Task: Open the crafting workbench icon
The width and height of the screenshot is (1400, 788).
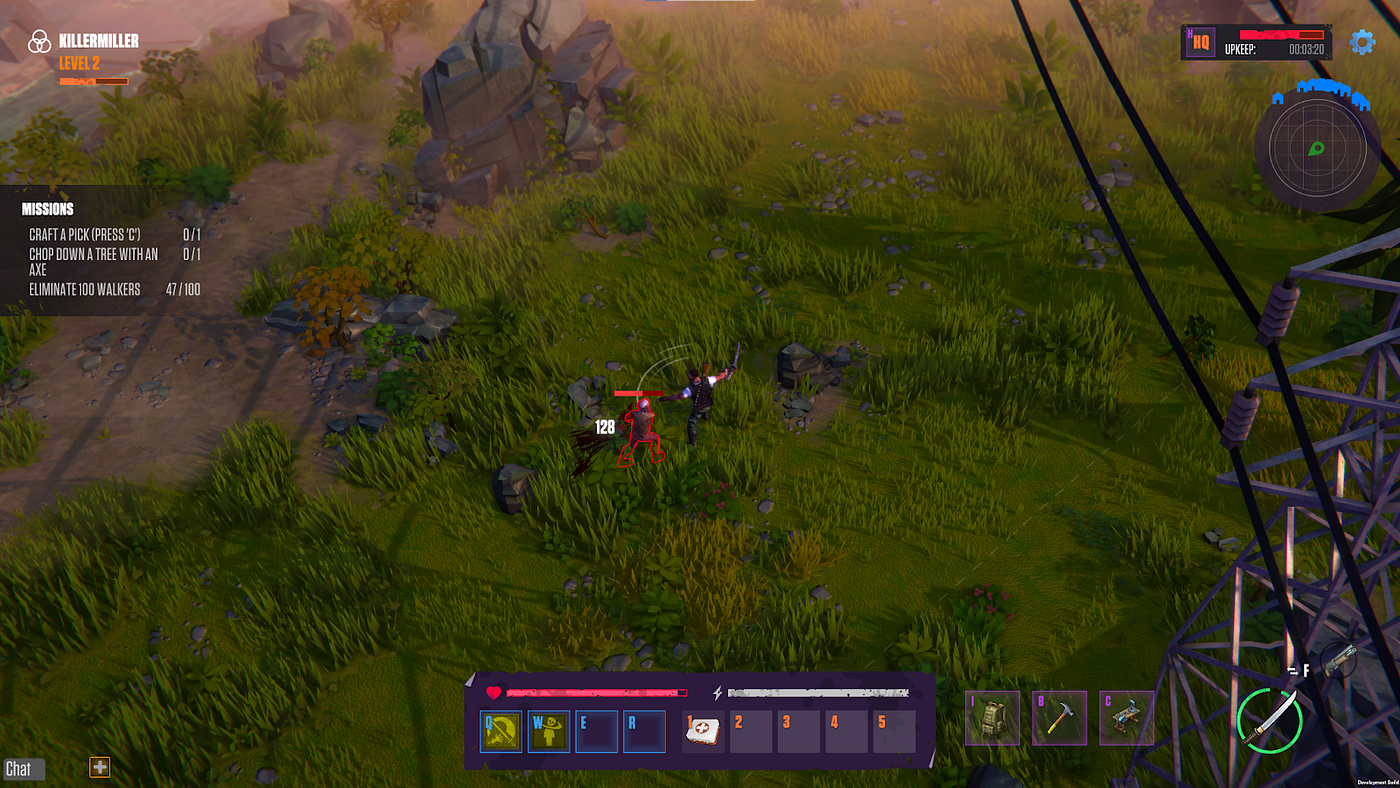Action: [1126, 717]
